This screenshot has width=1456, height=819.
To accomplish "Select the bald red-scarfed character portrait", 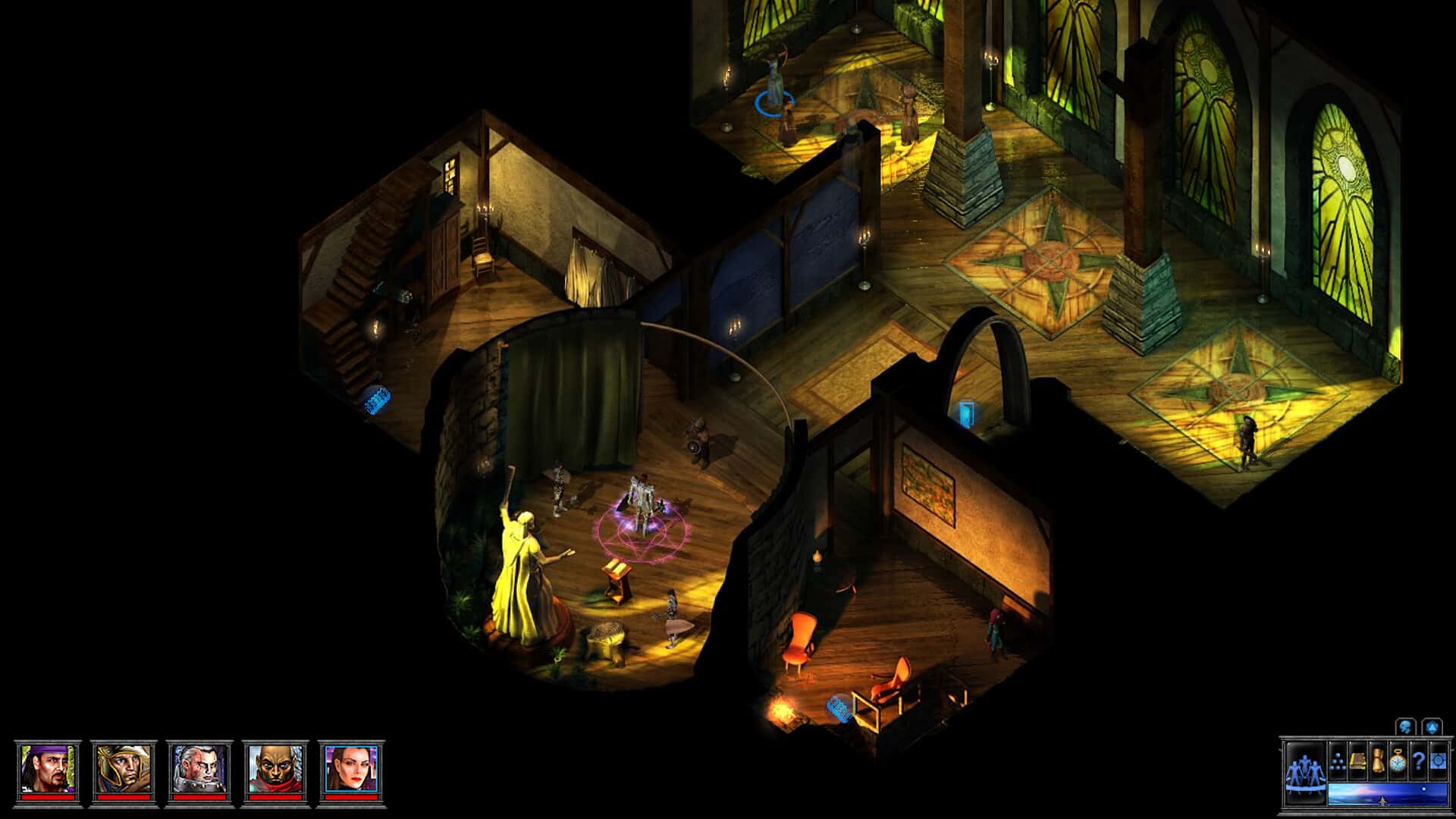I will [x=275, y=769].
